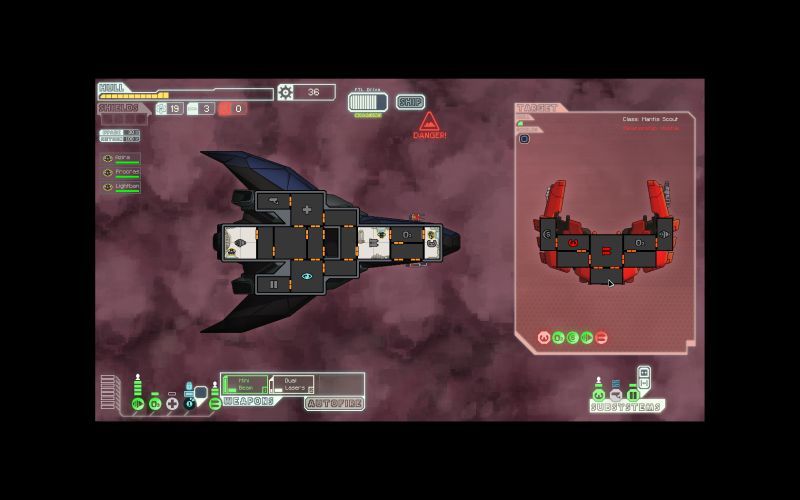Select the first crew member in the crew list
Screen dimensions: 800x500
[x=121, y=158]
